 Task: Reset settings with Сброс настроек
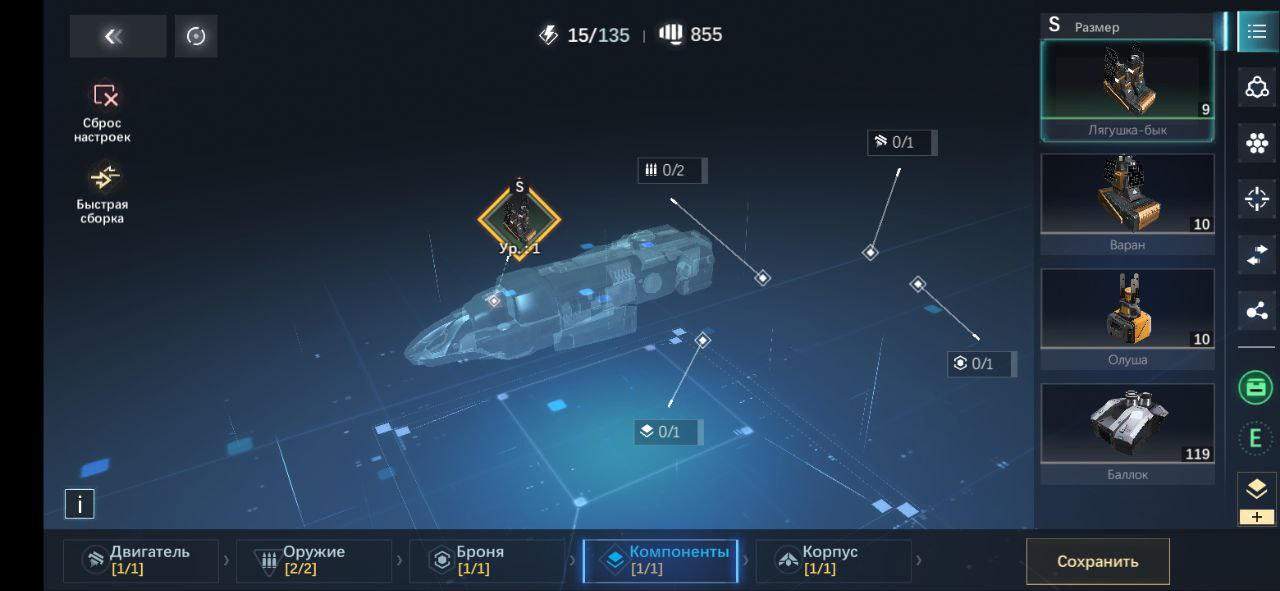point(103,111)
